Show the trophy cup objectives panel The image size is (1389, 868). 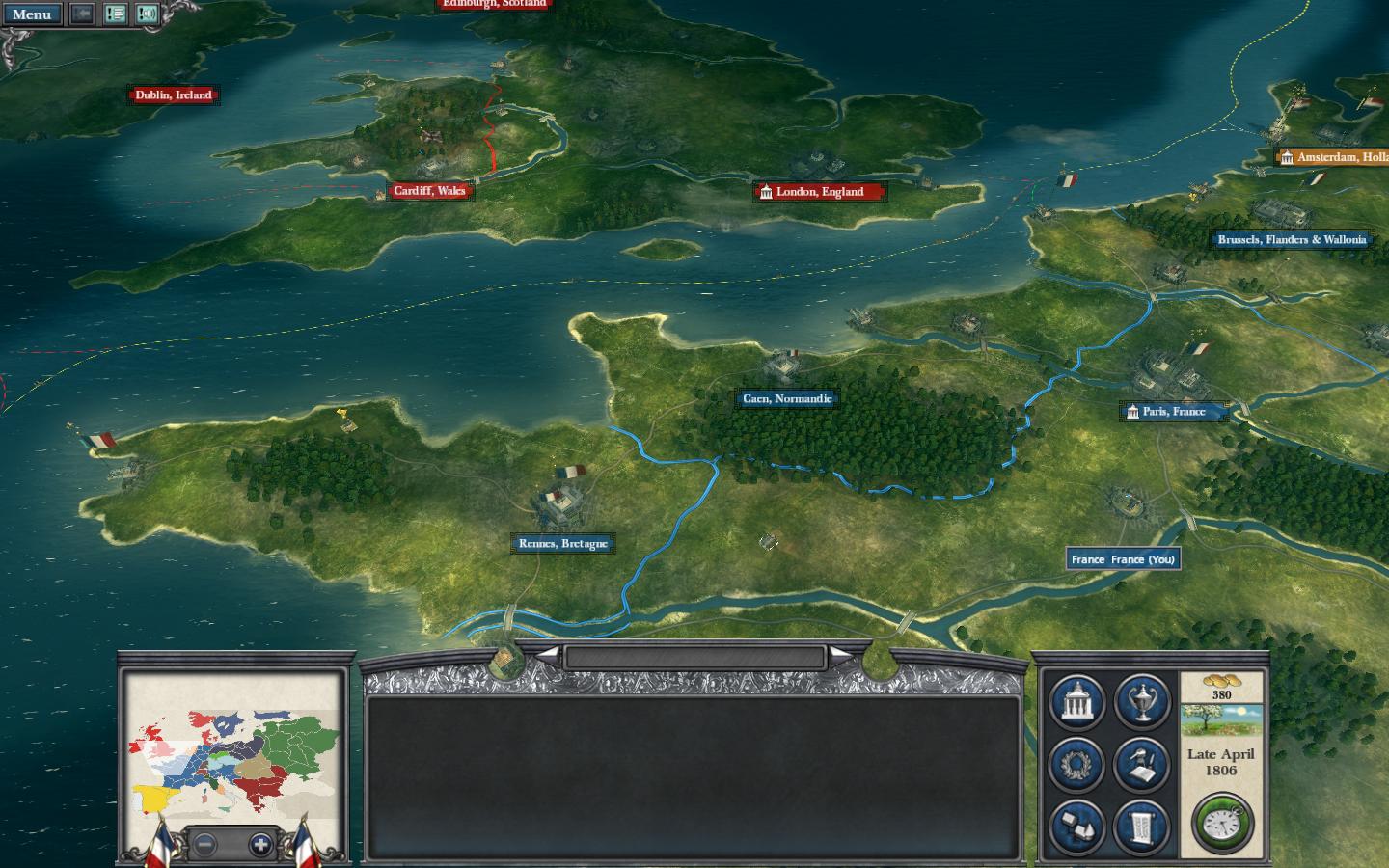tap(1142, 701)
